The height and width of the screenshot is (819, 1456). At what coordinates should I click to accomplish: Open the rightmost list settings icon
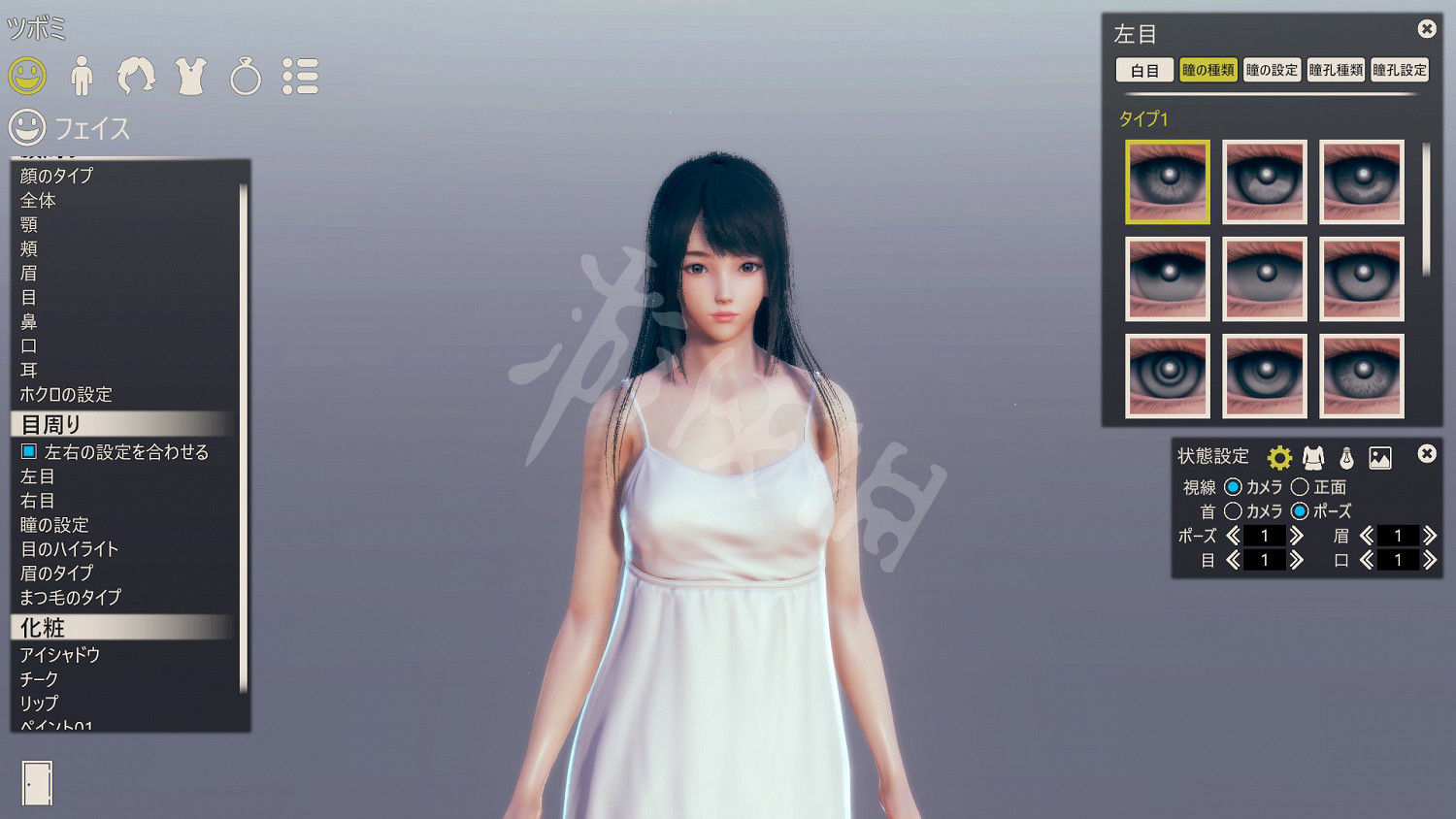(301, 75)
